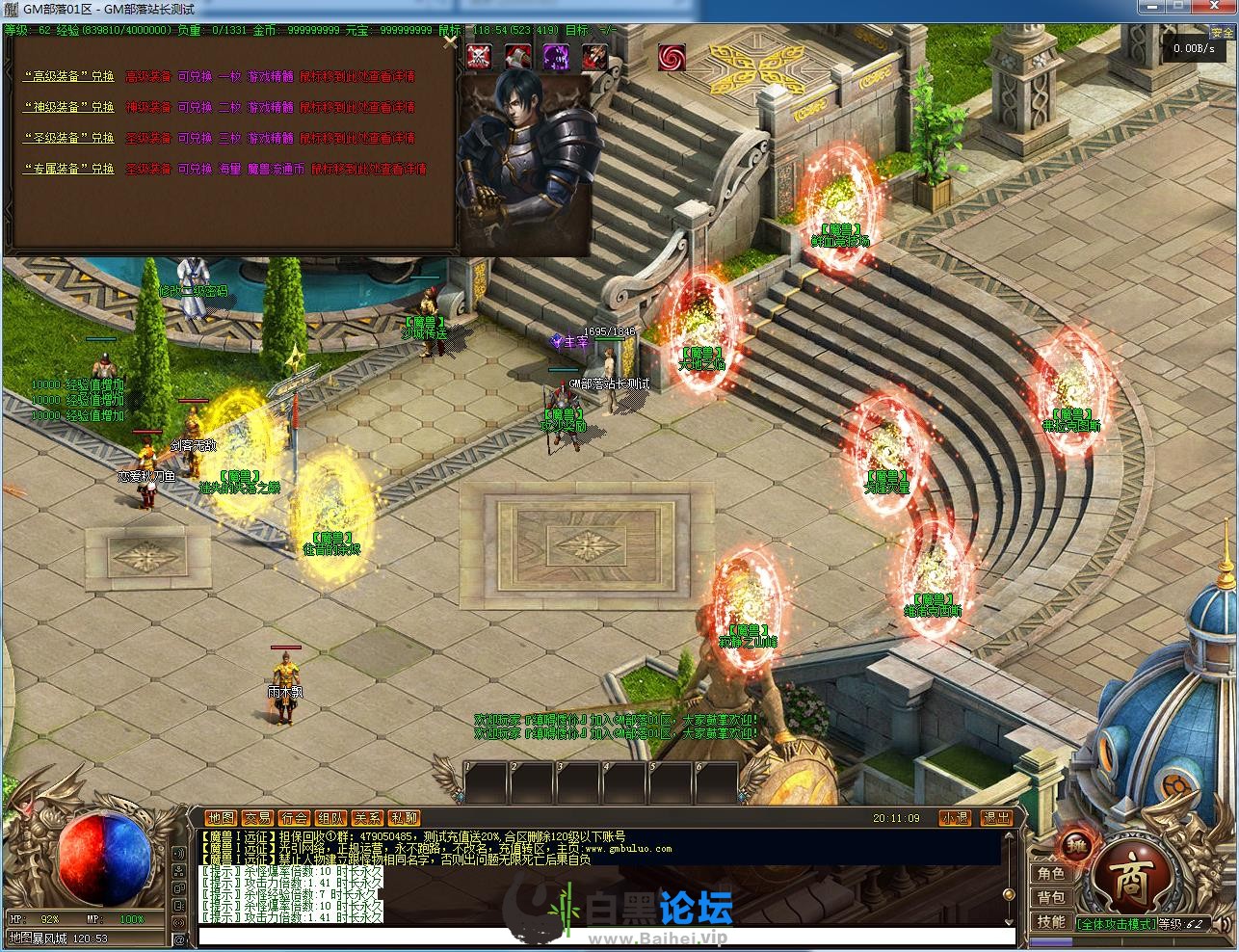
Task: Select the red axe buff icon
Action: tap(517, 56)
